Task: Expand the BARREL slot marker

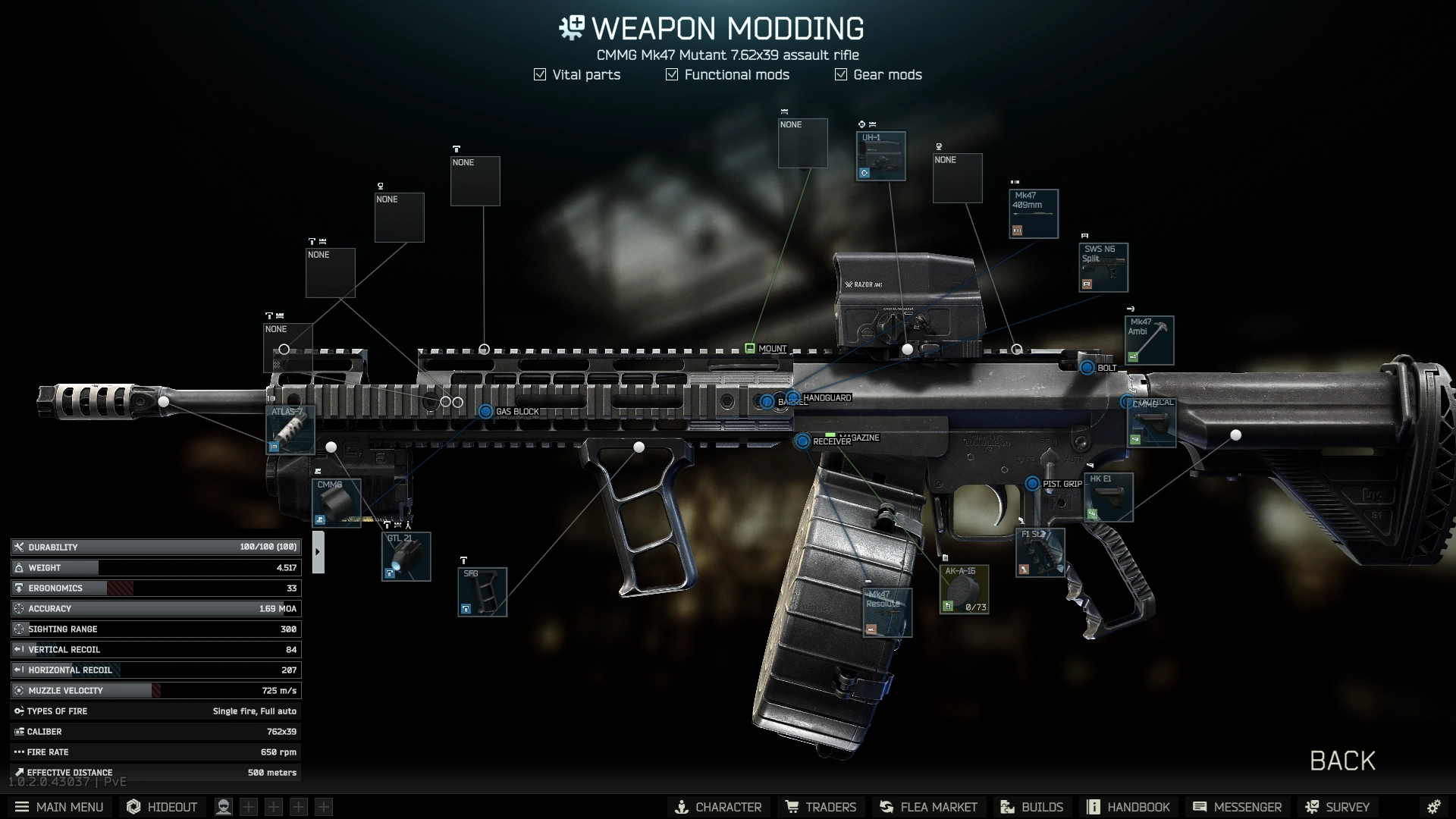Action: point(766,401)
